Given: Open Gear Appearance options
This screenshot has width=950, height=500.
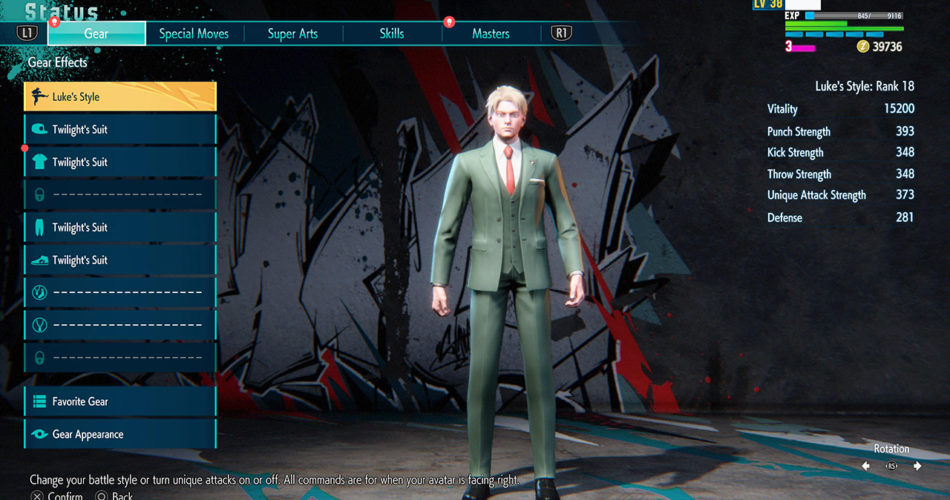Looking at the screenshot, I should point(120,434).
